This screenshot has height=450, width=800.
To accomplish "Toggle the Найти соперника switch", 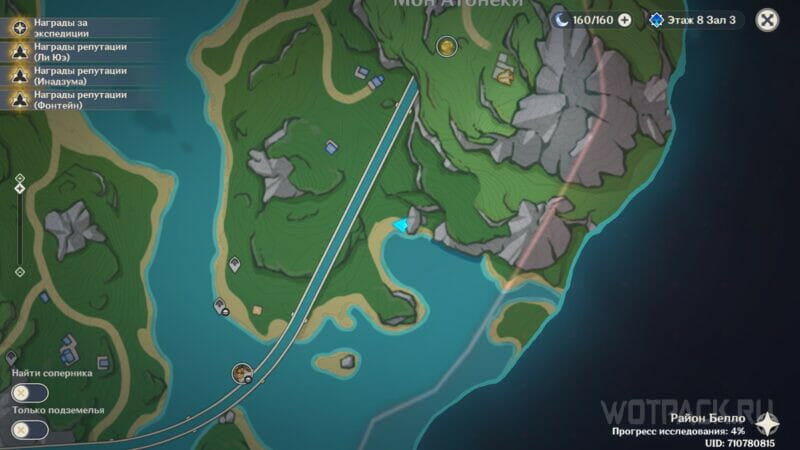I will pos(30,393).
